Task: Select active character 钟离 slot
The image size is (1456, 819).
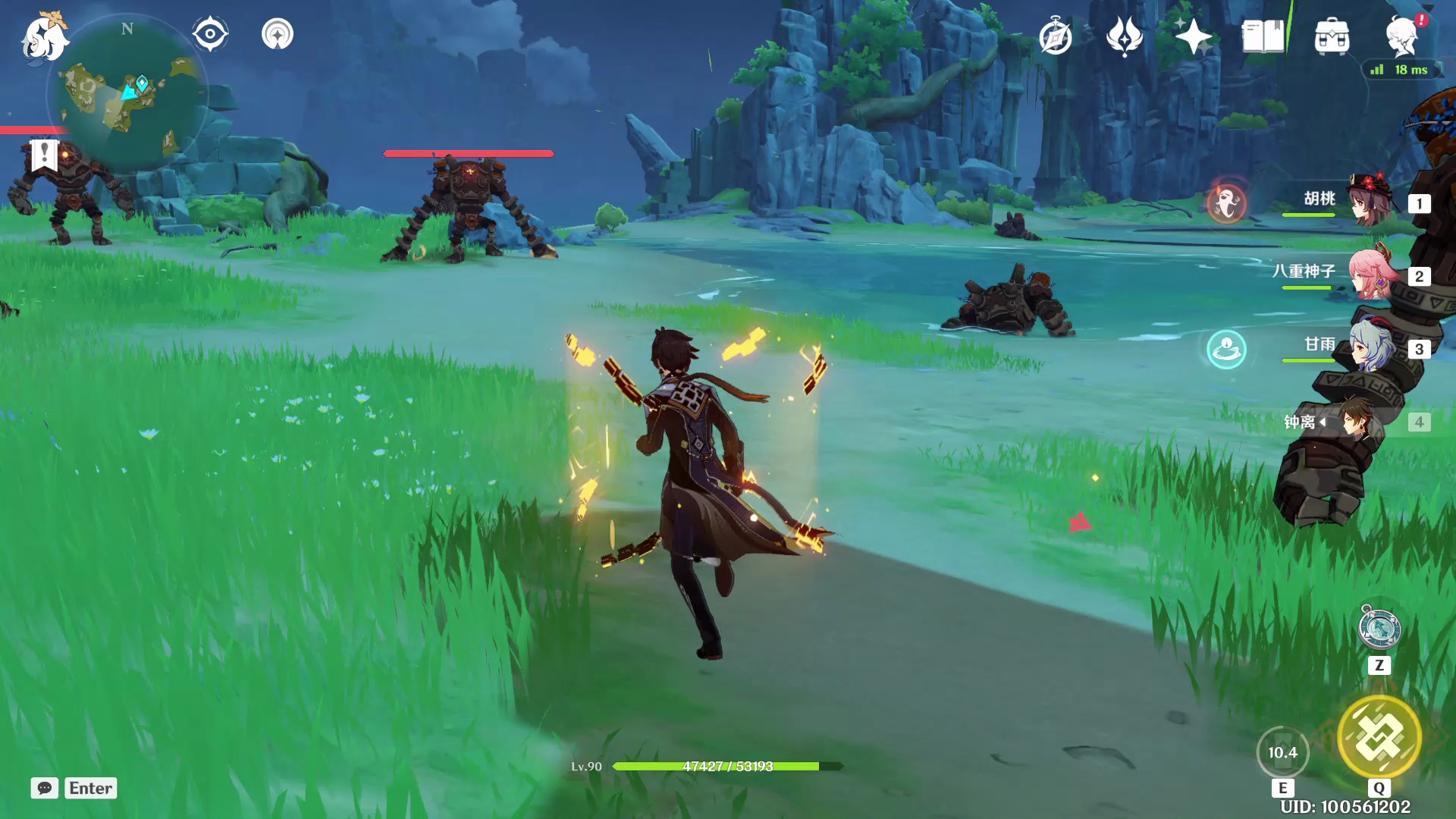Action: 1357,421
